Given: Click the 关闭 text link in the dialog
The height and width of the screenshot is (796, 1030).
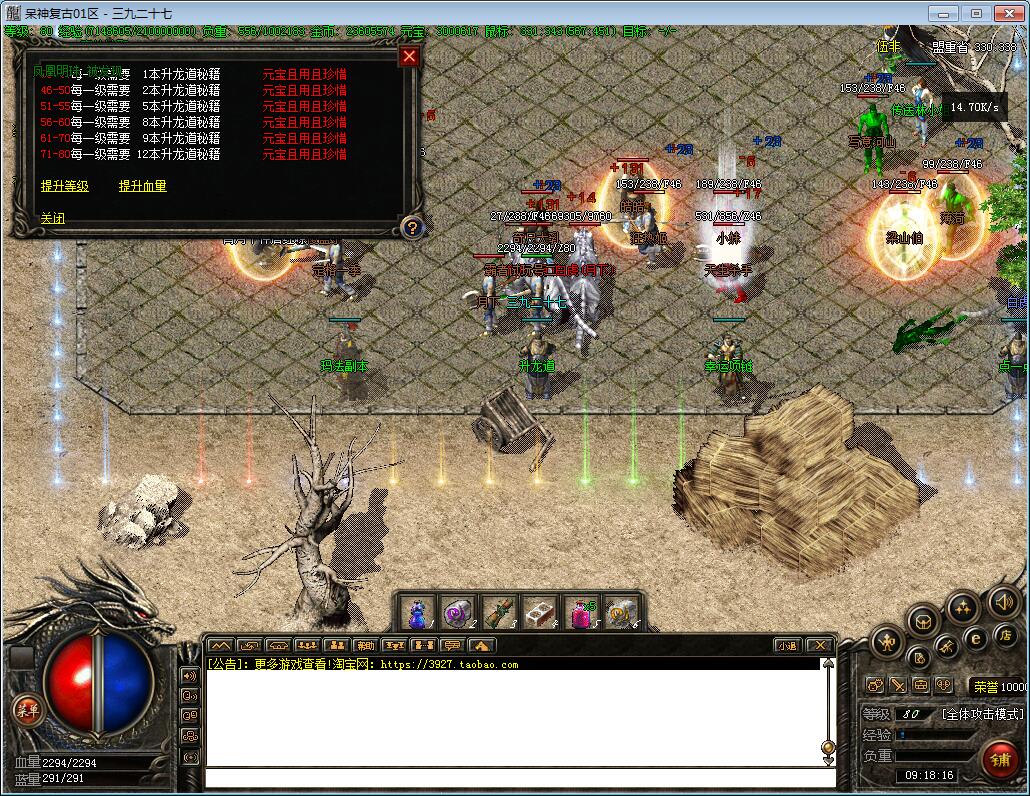Looking at the screenshot, I should coord(52,218).
